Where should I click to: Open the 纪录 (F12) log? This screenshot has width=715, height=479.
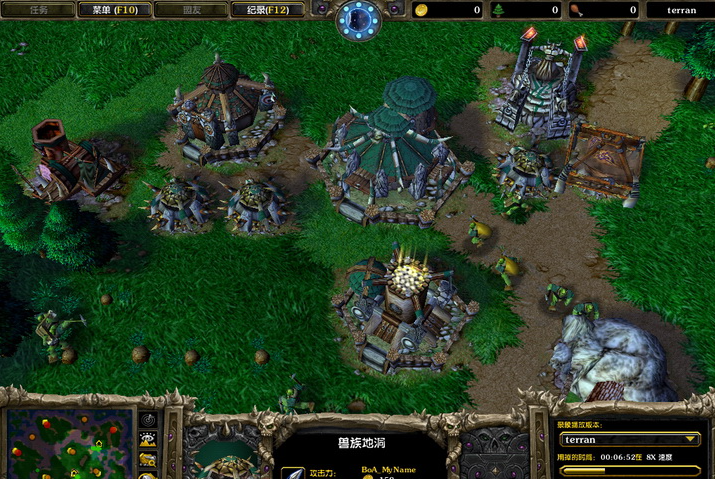[x=267, y=10]
